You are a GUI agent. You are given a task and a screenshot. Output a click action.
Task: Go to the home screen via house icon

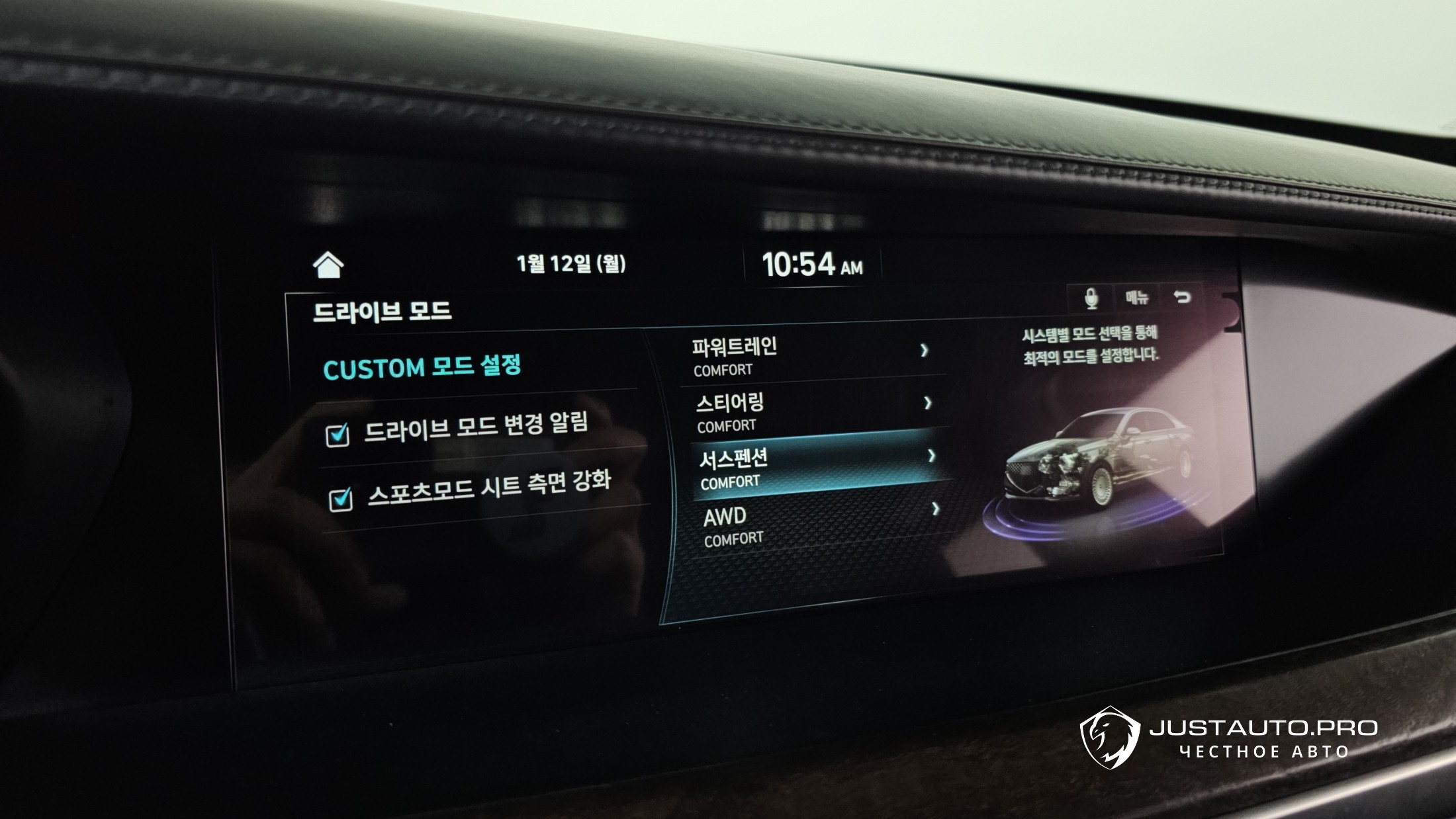[x=328, y=265]
